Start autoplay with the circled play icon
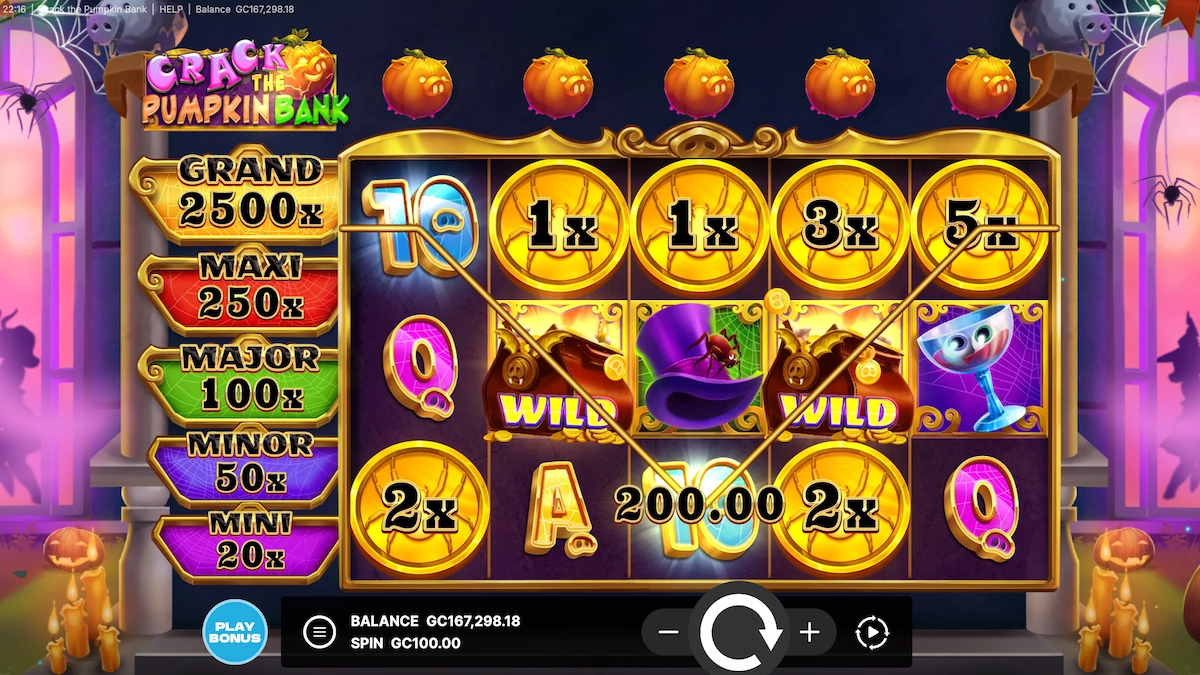This screenshot has height=675, width=1200. 872,632
